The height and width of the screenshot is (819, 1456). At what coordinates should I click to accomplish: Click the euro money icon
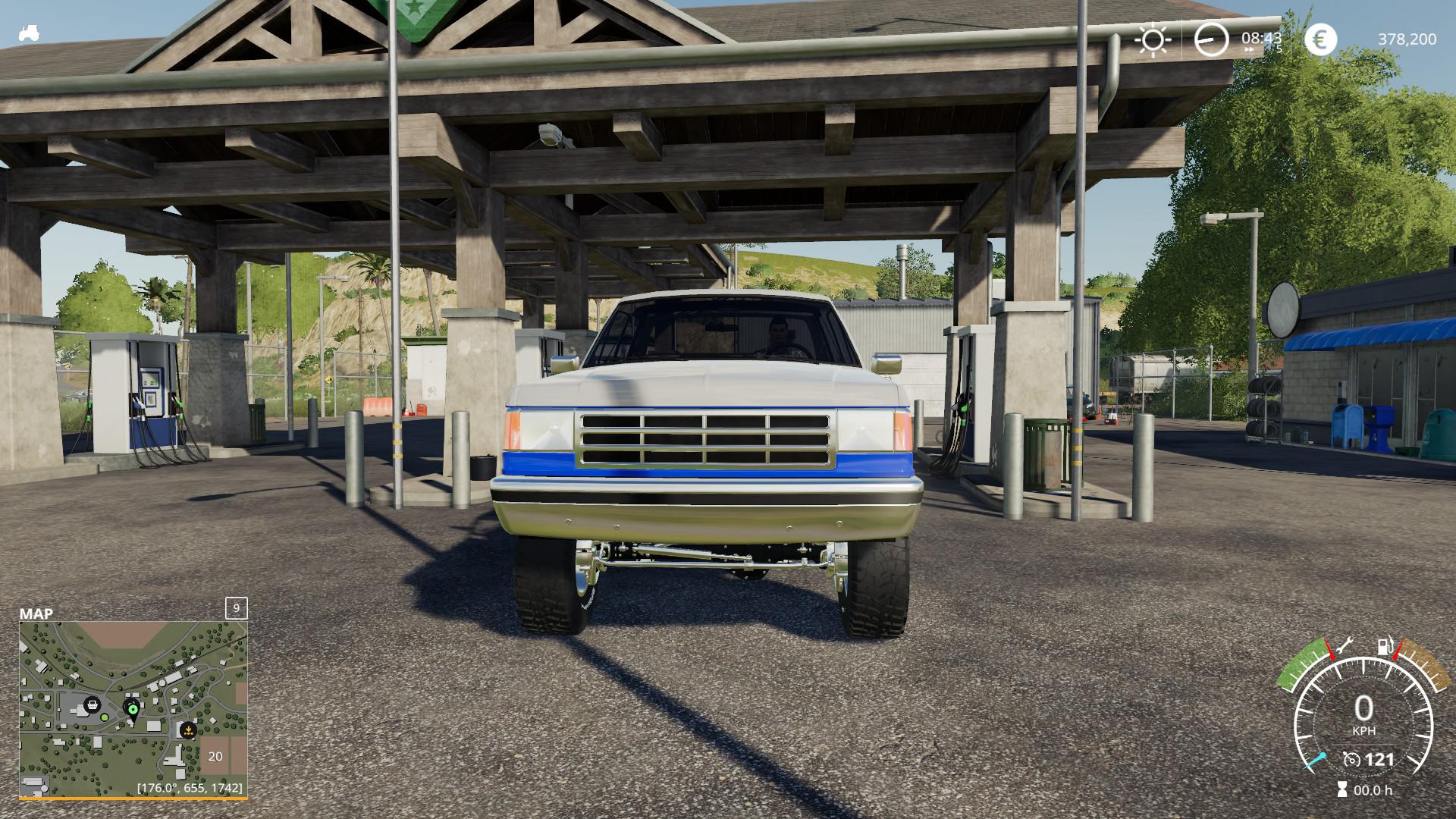pyautogui.click(x=1320, y=39)
